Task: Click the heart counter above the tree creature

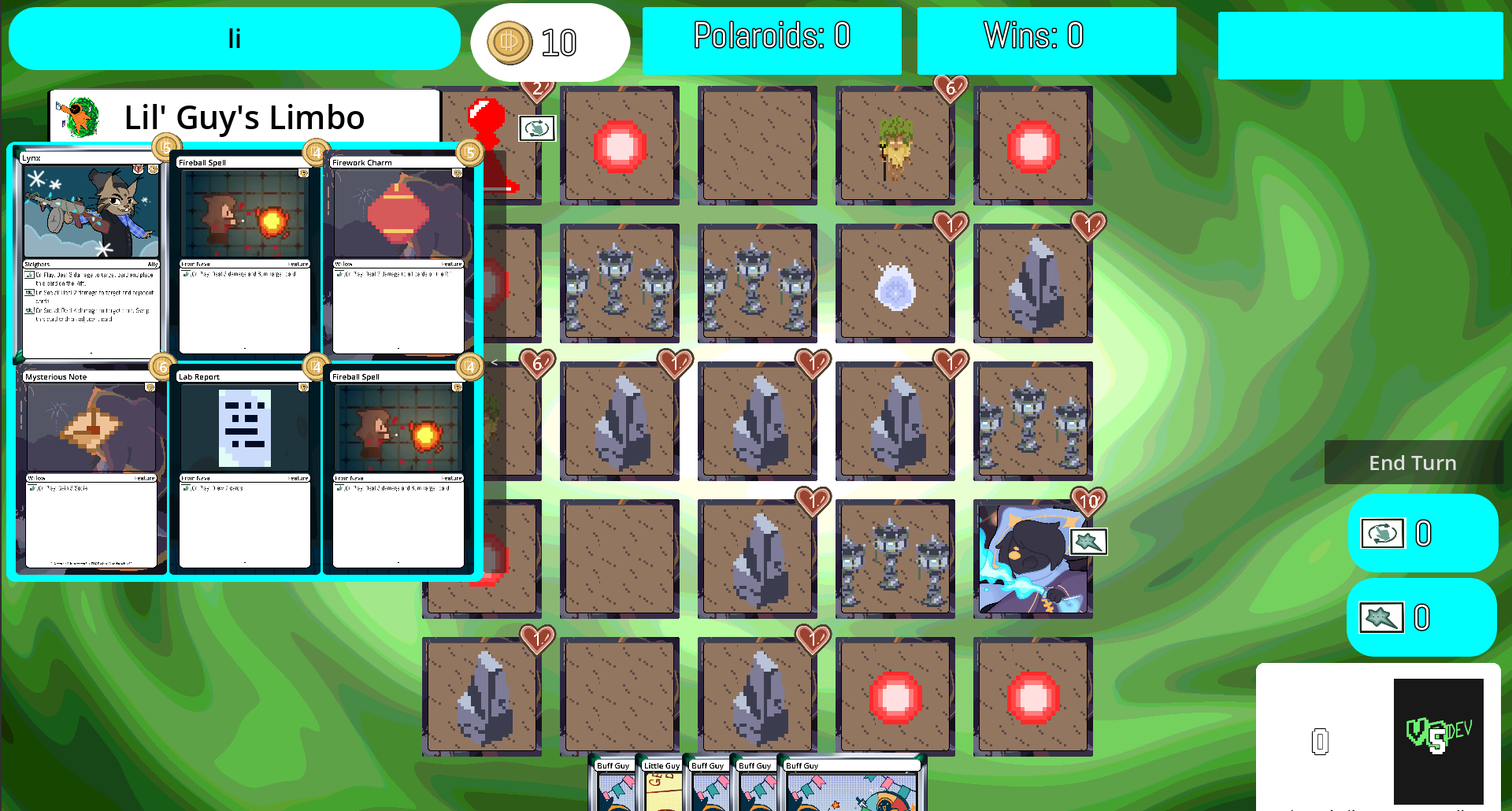Action: tap(952, 91)
